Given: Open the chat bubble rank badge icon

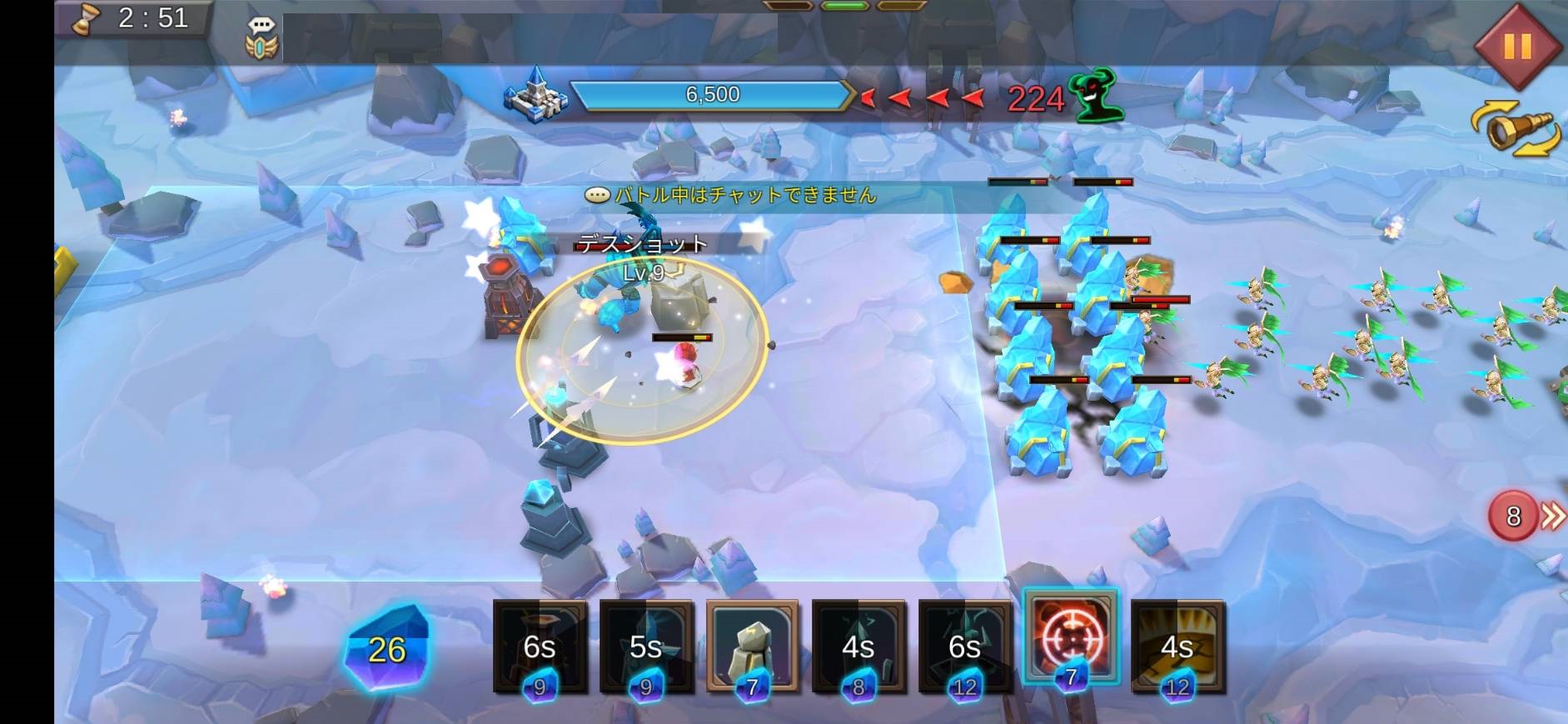Looking at the screenshot, I should tap(261, 38).
